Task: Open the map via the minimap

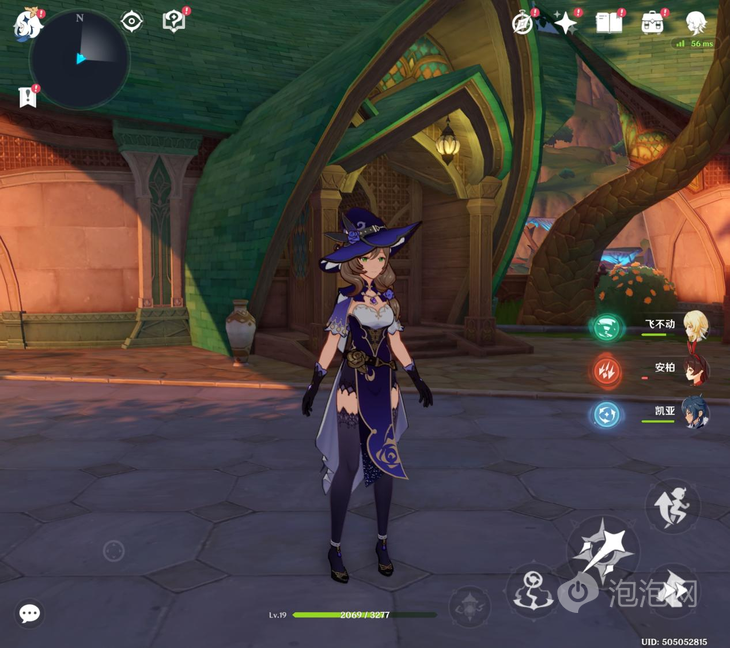Action: tap(79, 59)
